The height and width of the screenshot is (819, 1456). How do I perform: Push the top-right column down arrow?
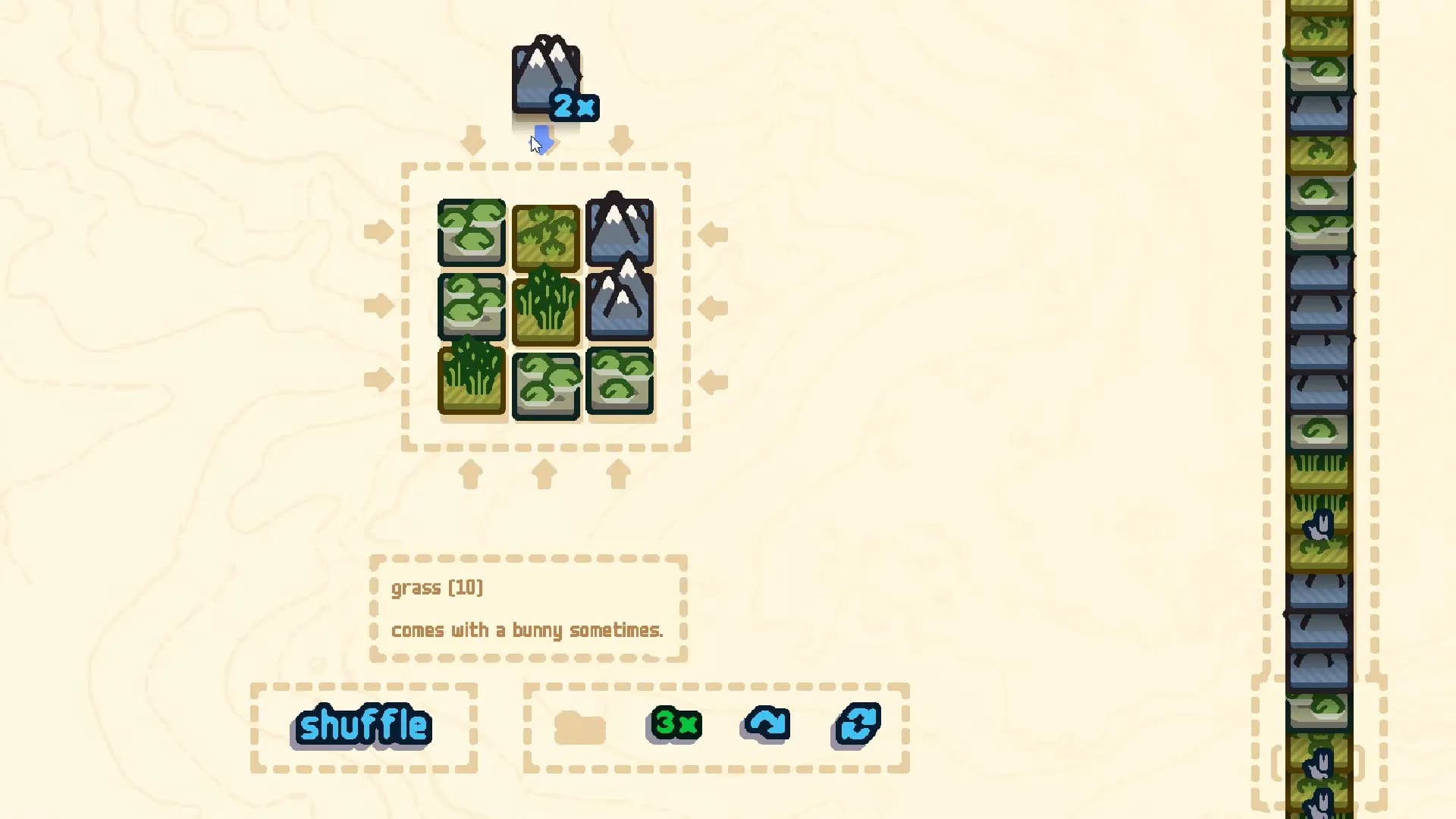[x=622, y=140]
